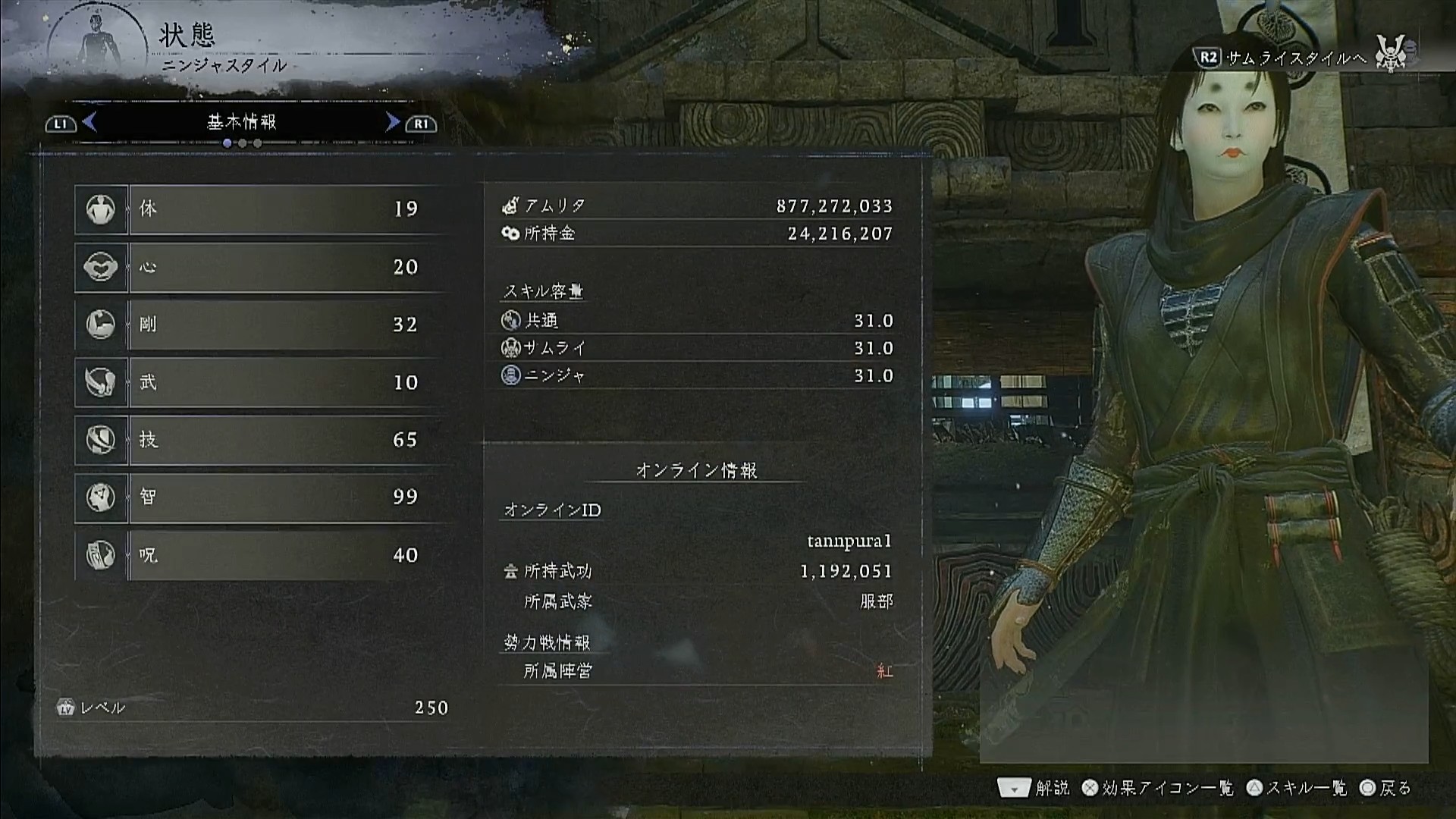Image resolution: width=1456 pixels, height=819 pixels.
Task: Show the 効果アイコン一覧 list
Action: (1158, 789)
